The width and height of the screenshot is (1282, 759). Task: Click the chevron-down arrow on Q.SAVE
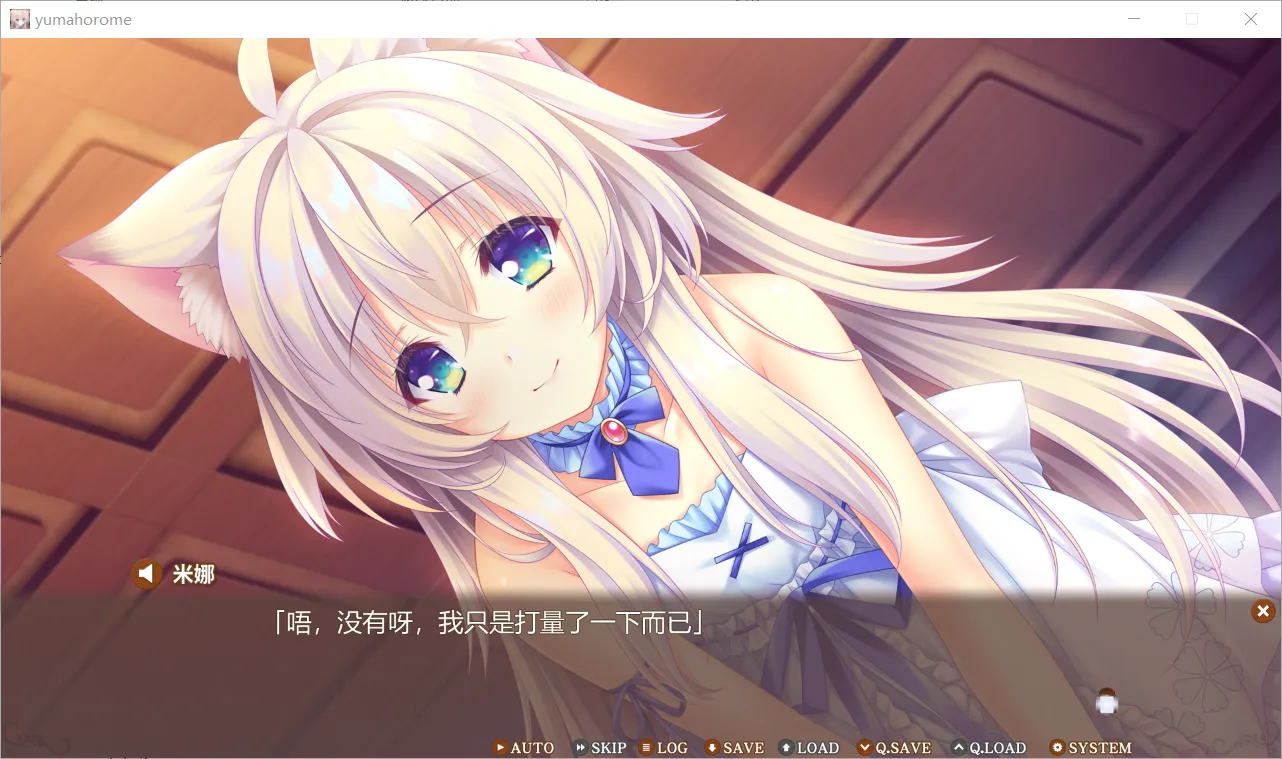tap(866, 747)
